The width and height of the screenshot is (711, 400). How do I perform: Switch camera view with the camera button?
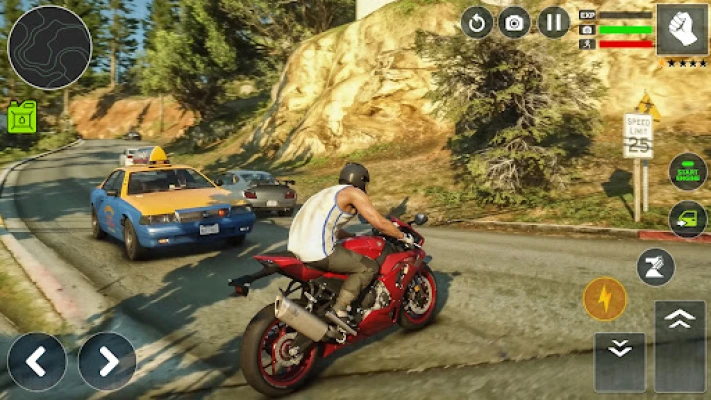514,22
